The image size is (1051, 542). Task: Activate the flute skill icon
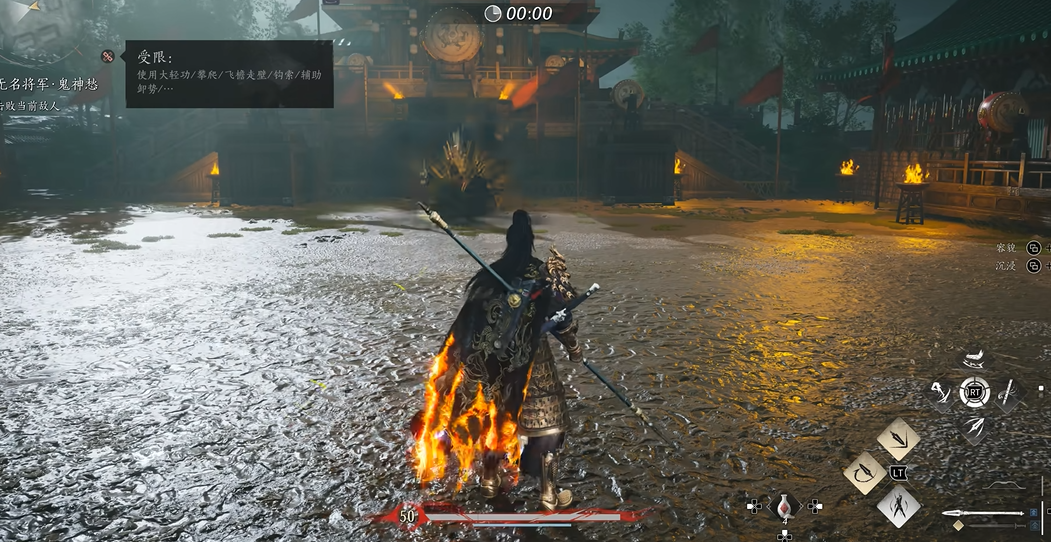pos(1007,391)
